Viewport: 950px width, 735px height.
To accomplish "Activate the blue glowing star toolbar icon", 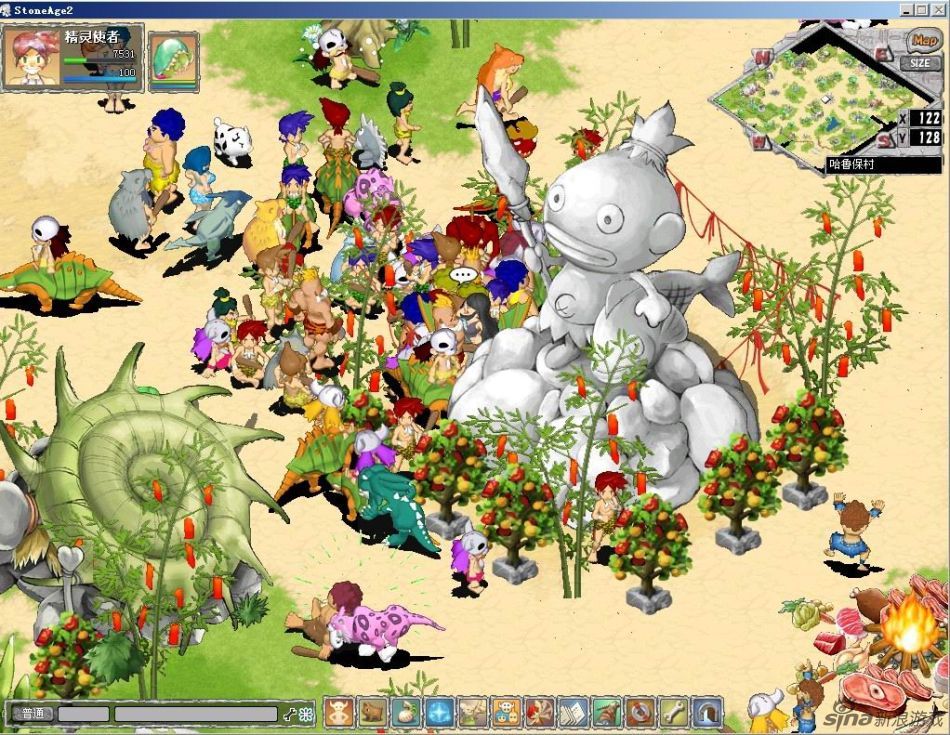I will [440, 712].
